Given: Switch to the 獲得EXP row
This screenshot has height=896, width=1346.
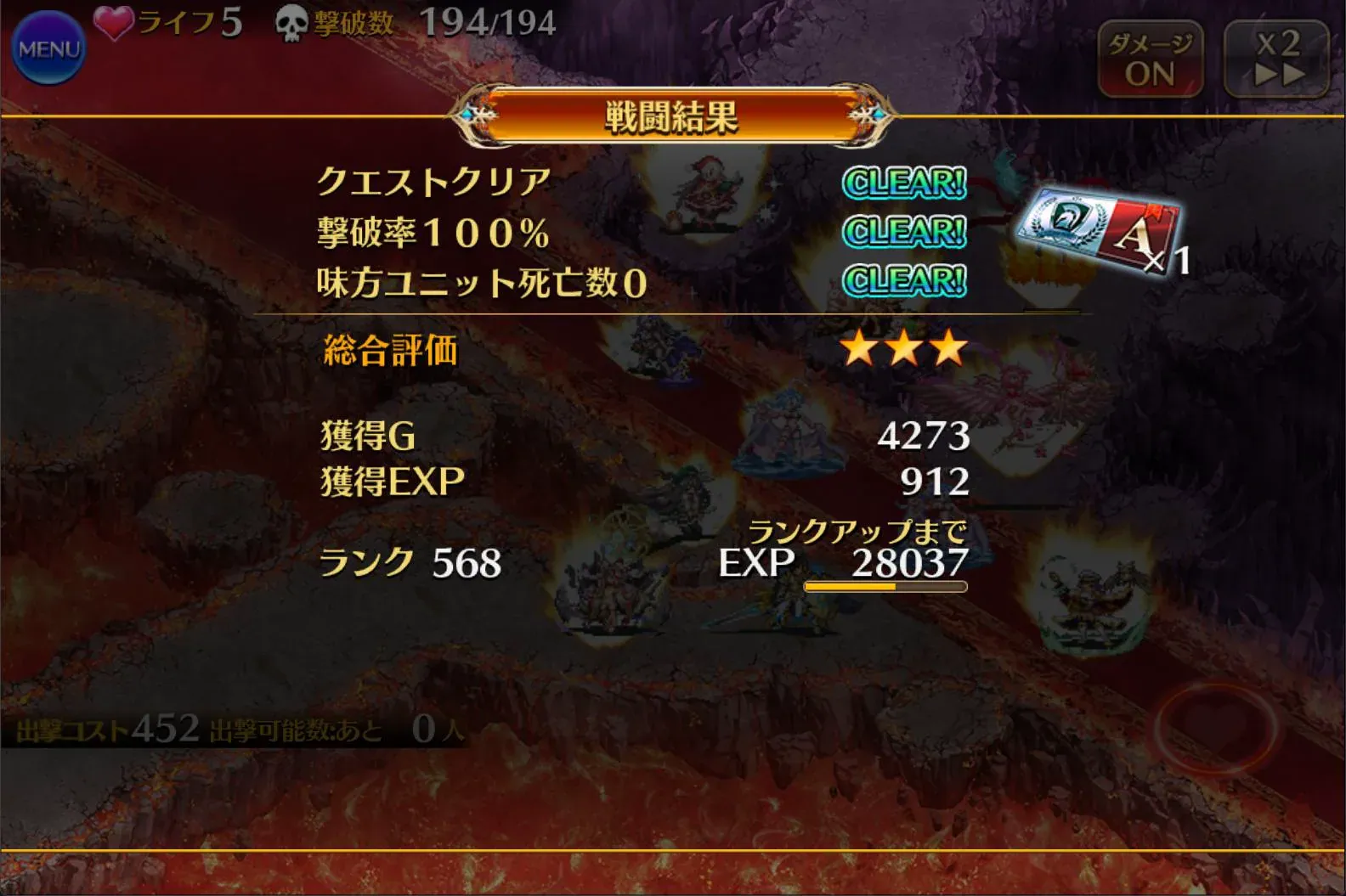Looking at the screenshot, I should (x=393, y=481).
